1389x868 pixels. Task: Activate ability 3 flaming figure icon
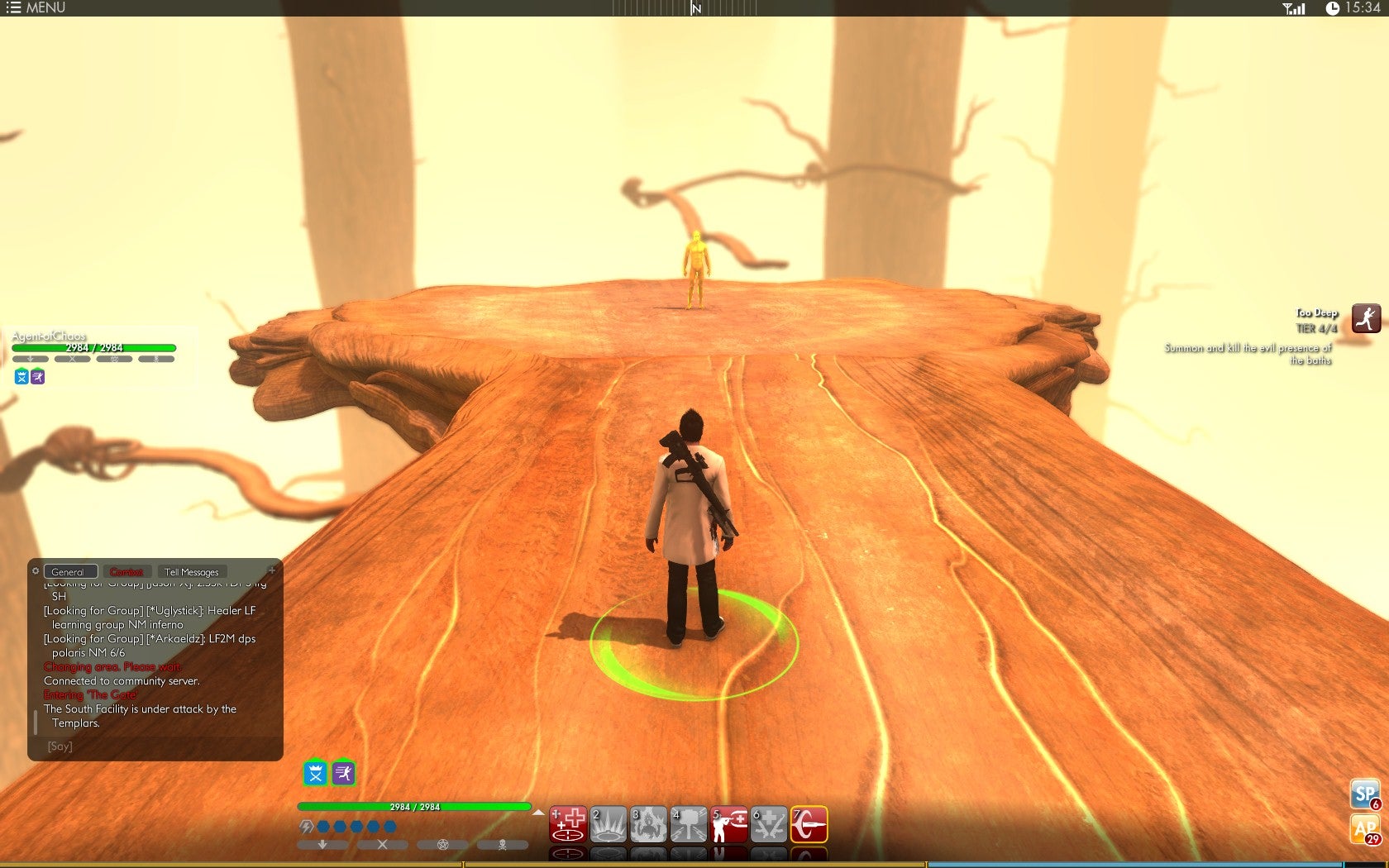pyautogui.click(x=648, y=824)
